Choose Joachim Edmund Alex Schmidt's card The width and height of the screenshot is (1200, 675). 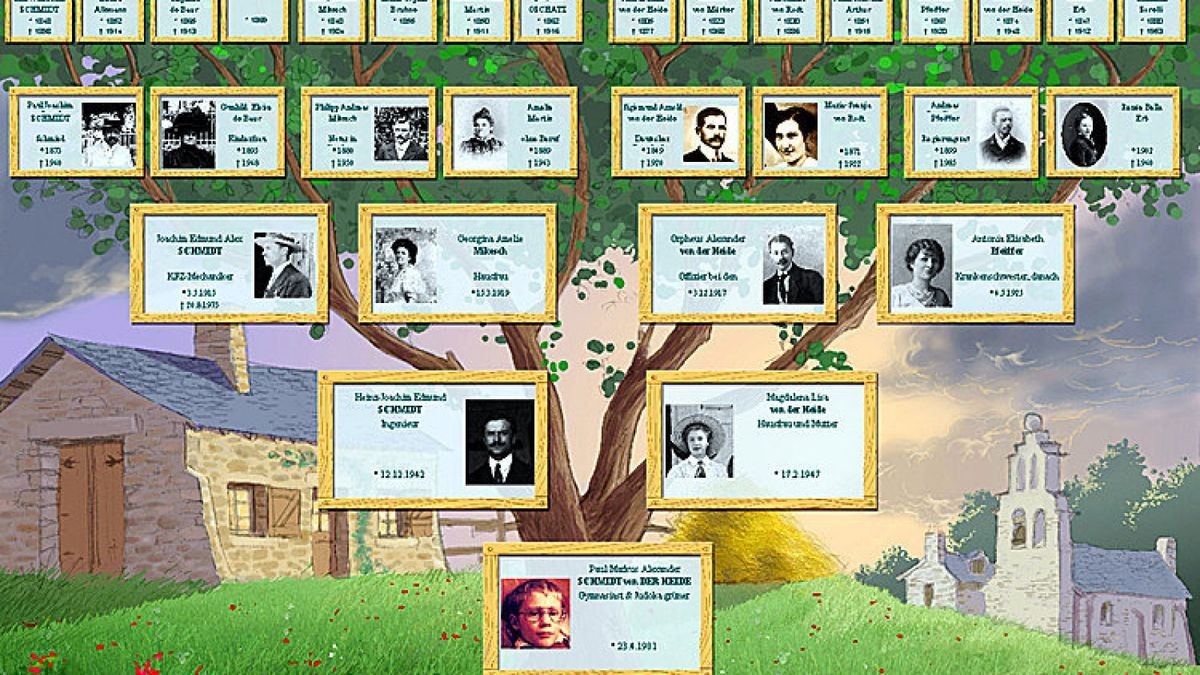point(229,264)
